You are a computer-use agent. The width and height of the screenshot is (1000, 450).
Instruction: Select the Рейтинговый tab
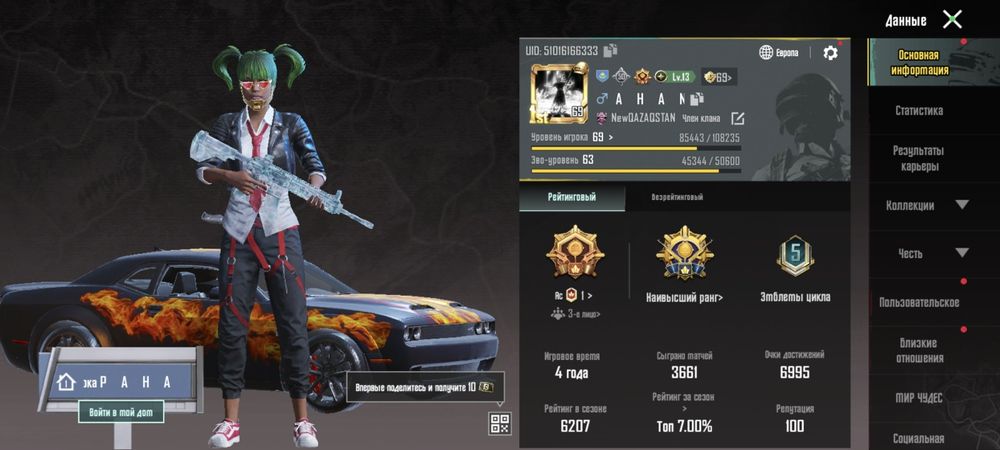coord(572,198)
